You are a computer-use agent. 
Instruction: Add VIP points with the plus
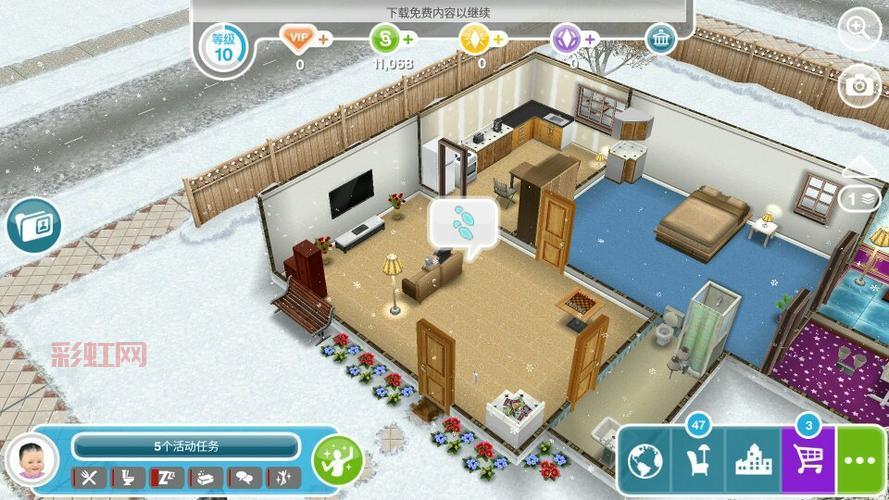(x=323, y=40)
